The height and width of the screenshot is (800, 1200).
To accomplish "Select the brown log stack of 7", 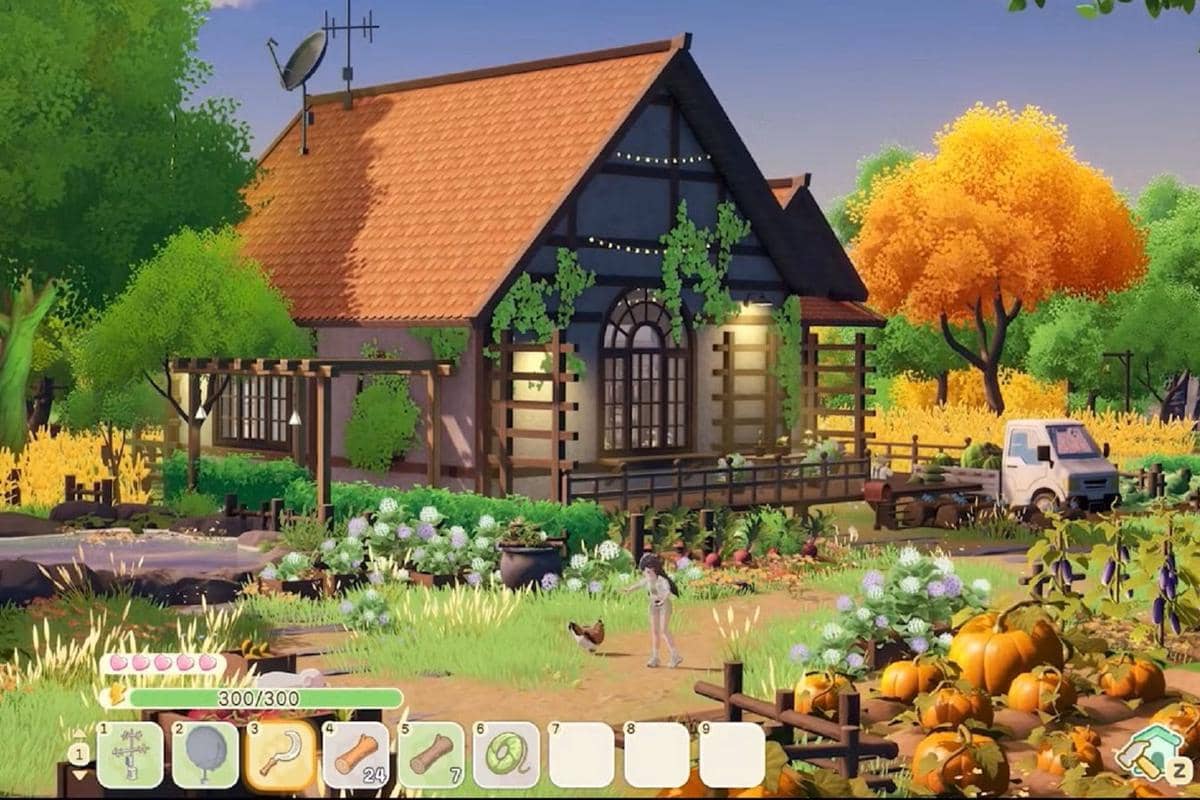I will (x=431, y=755).
